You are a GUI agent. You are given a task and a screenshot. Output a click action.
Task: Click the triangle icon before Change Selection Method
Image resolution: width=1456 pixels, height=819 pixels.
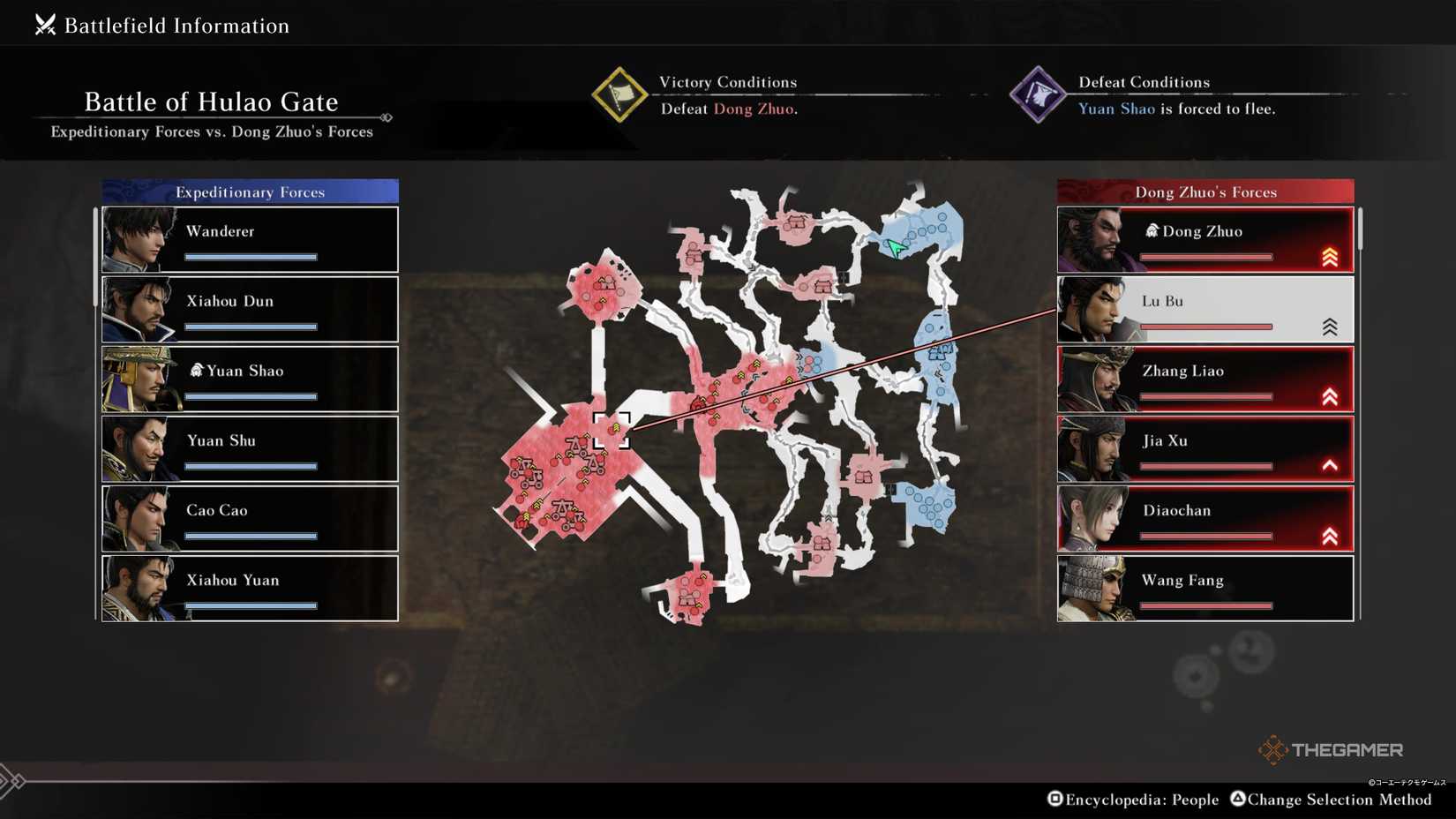click(x=1237, y=800)
